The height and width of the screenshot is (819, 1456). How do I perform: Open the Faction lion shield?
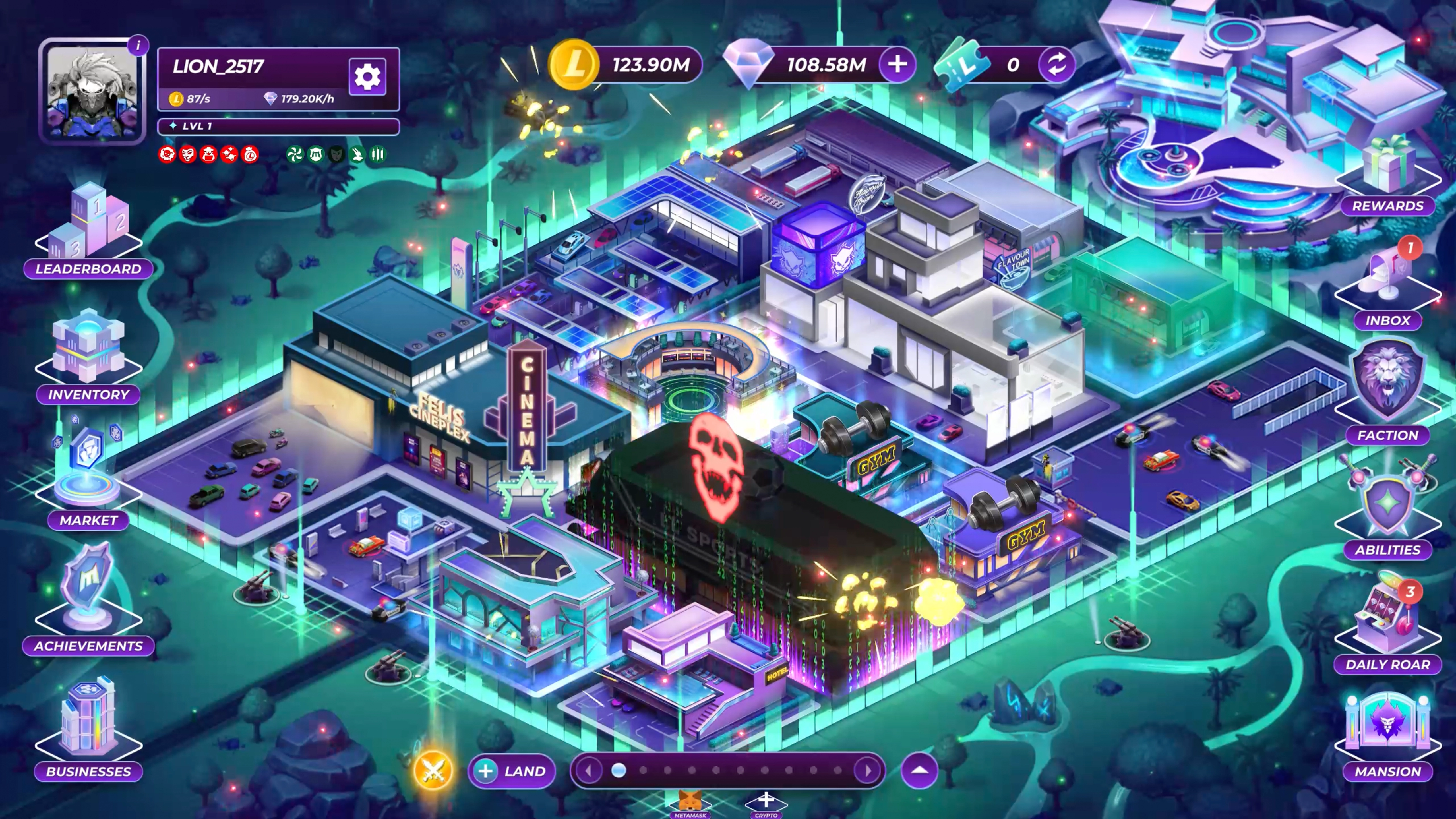[x=1388, y=390]
